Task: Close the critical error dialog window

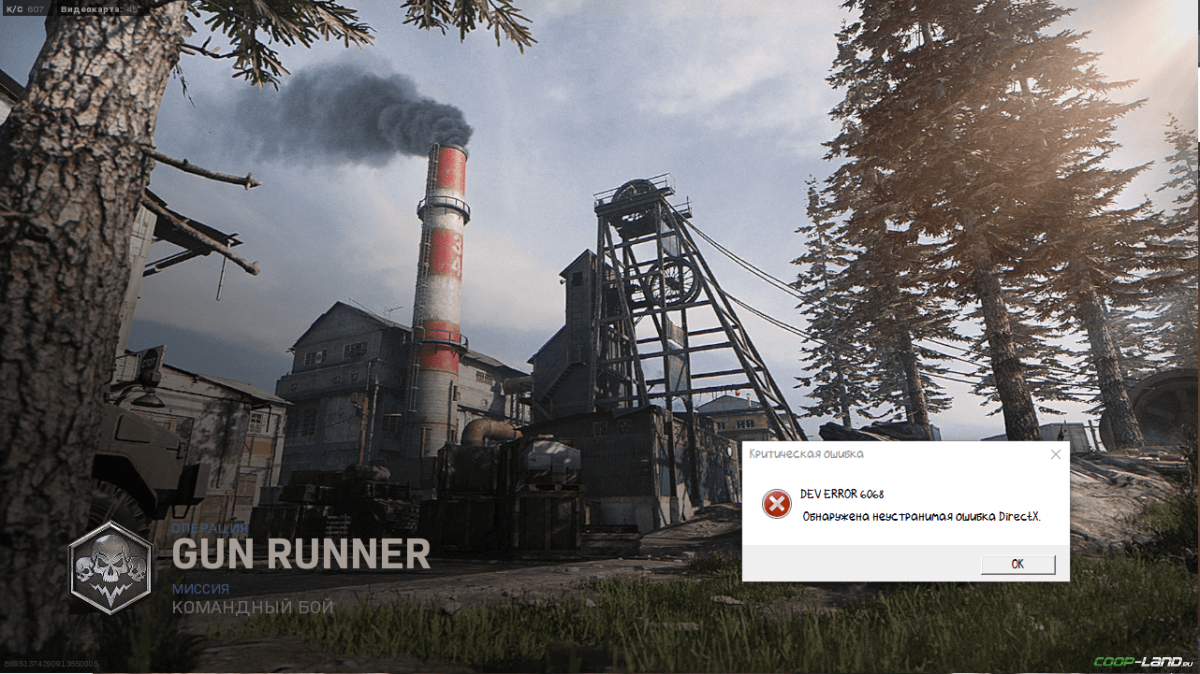Action: (1055, 454)
